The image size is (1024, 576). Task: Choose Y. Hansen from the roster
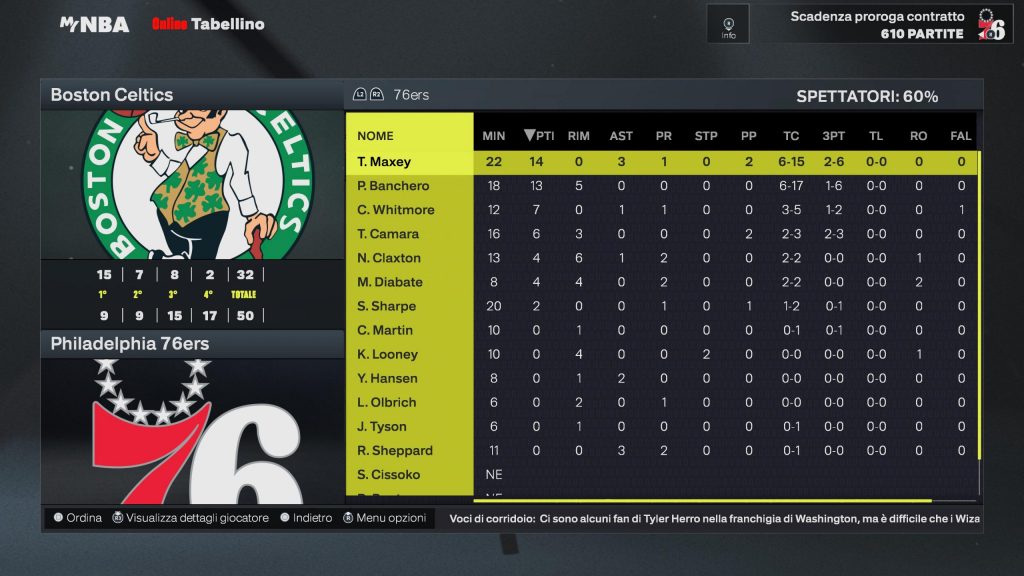[x=387, y=378]
